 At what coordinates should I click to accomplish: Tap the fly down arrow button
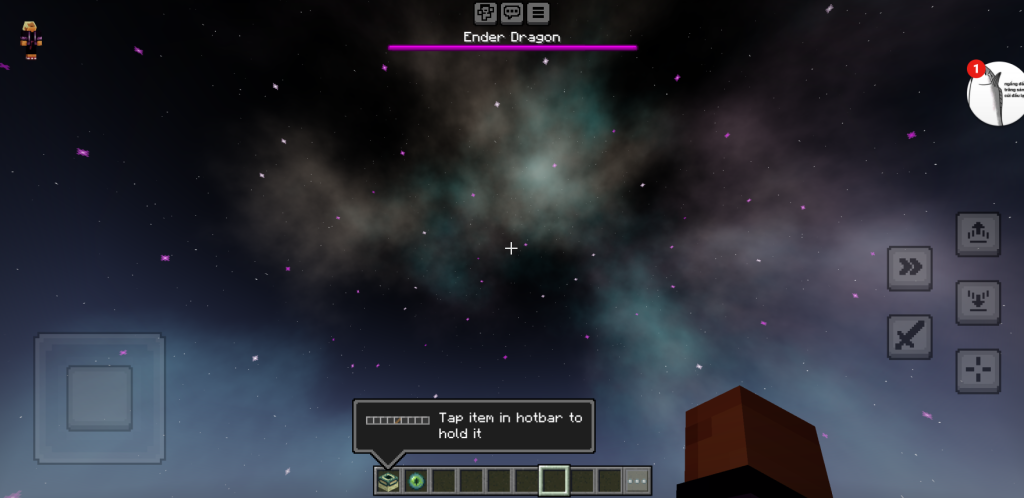pos(977,302)
